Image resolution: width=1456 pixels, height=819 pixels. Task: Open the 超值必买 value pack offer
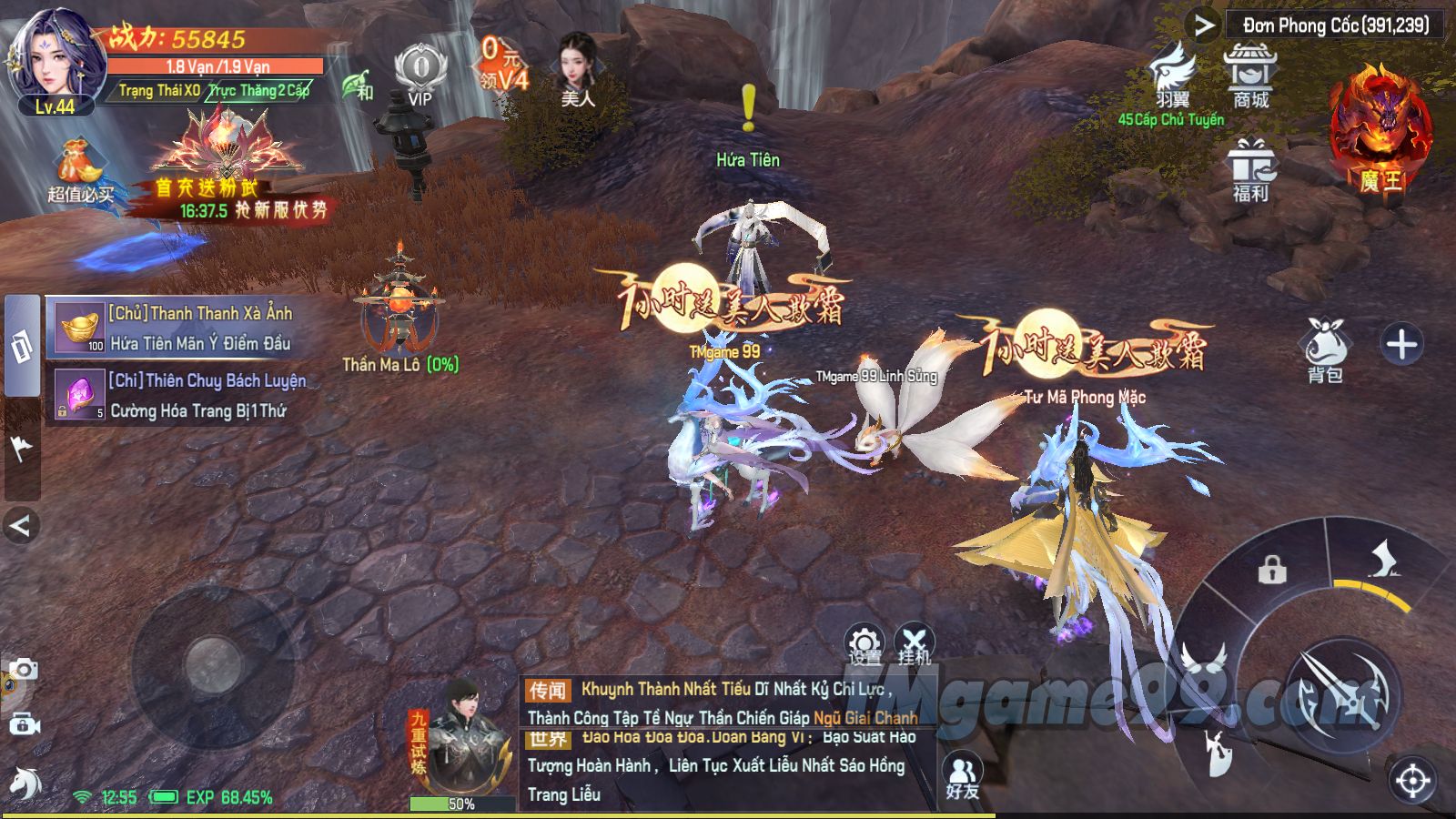coord(80,170)
